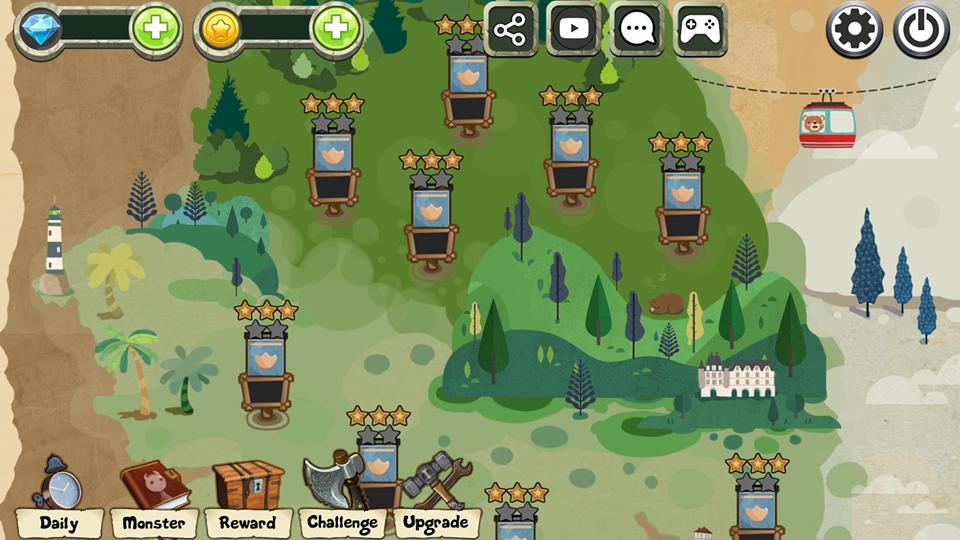This screenshot has height=540, width=960.
Task: Open the chat speech bubble button
Action: (x=637, y=29)
